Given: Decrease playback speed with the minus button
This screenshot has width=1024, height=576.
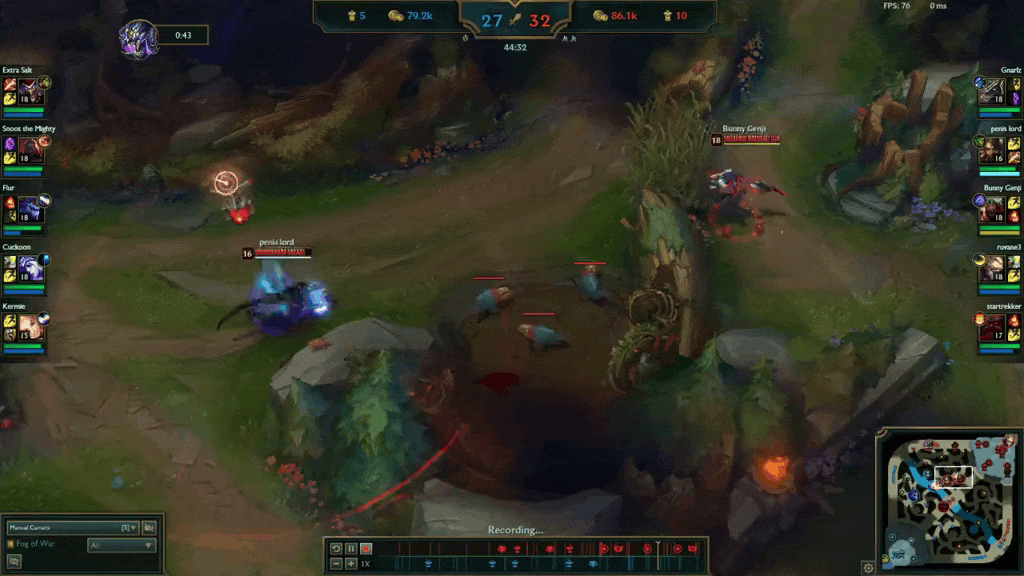Looking at the screenshot, I should (336, 564).
